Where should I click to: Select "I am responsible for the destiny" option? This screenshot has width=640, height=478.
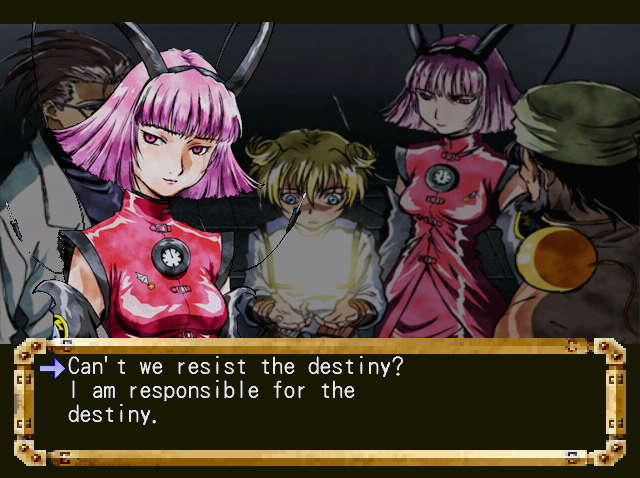211,401
